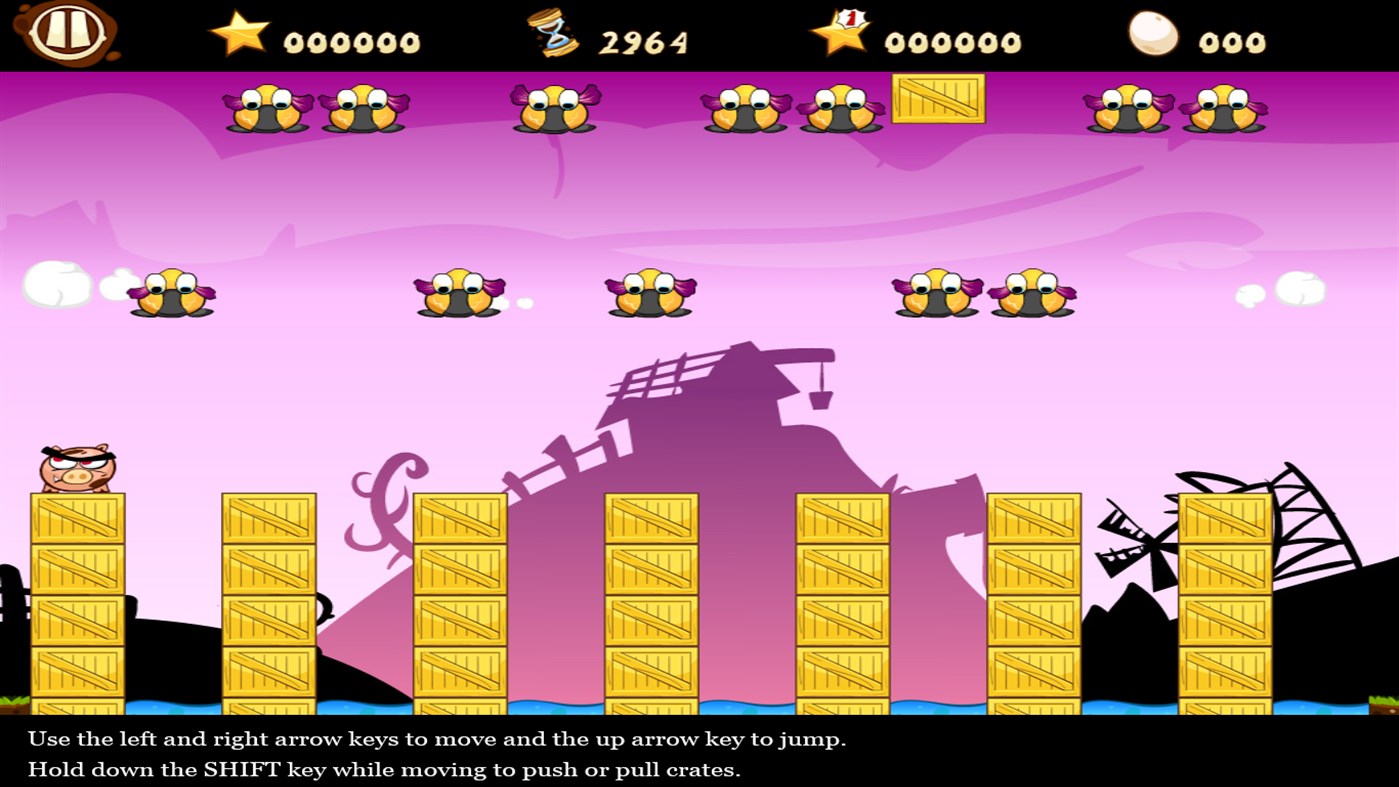Image resolution: width=1399 pixels, height=787 pixels.
Task: Click the cloud in the upper-left area
Action: click(x=57, y=285)
